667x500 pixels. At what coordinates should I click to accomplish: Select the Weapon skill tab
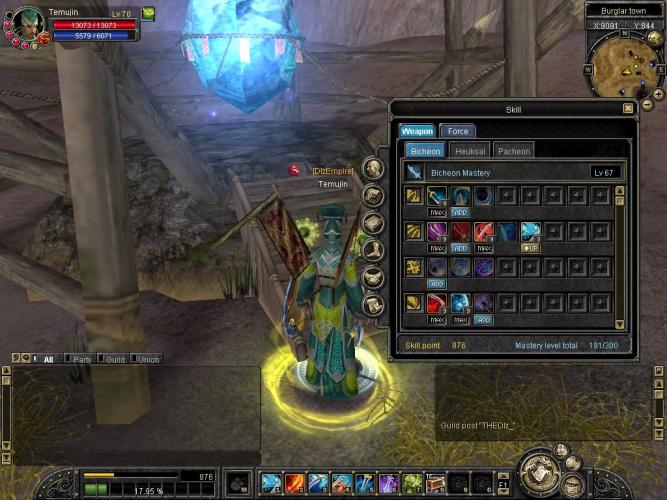click(x=417, y=131)
